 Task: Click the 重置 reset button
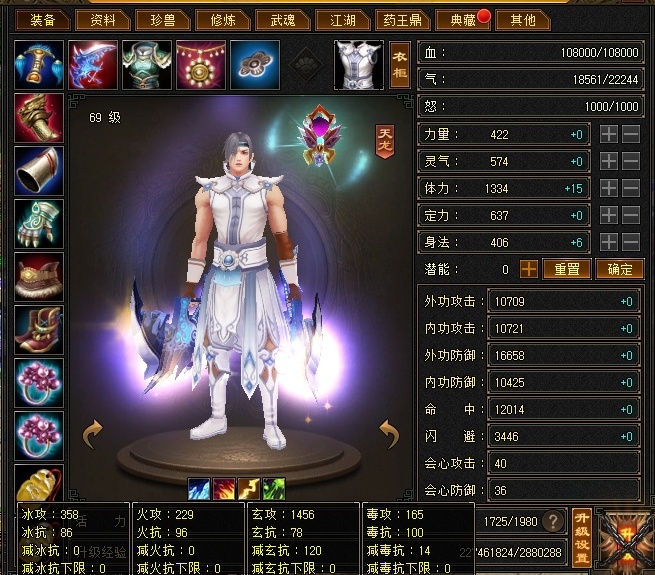(x=567, y=269)
